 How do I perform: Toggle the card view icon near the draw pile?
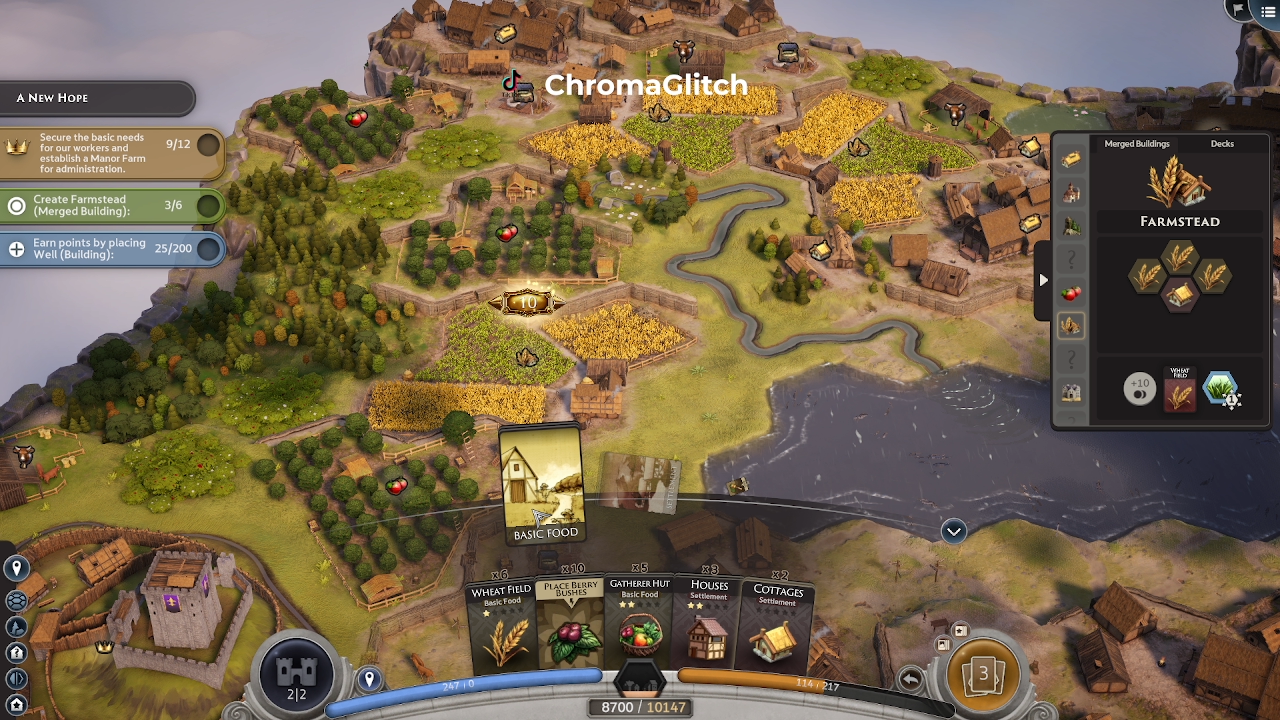pyautogui.click(x=944, y=645)
